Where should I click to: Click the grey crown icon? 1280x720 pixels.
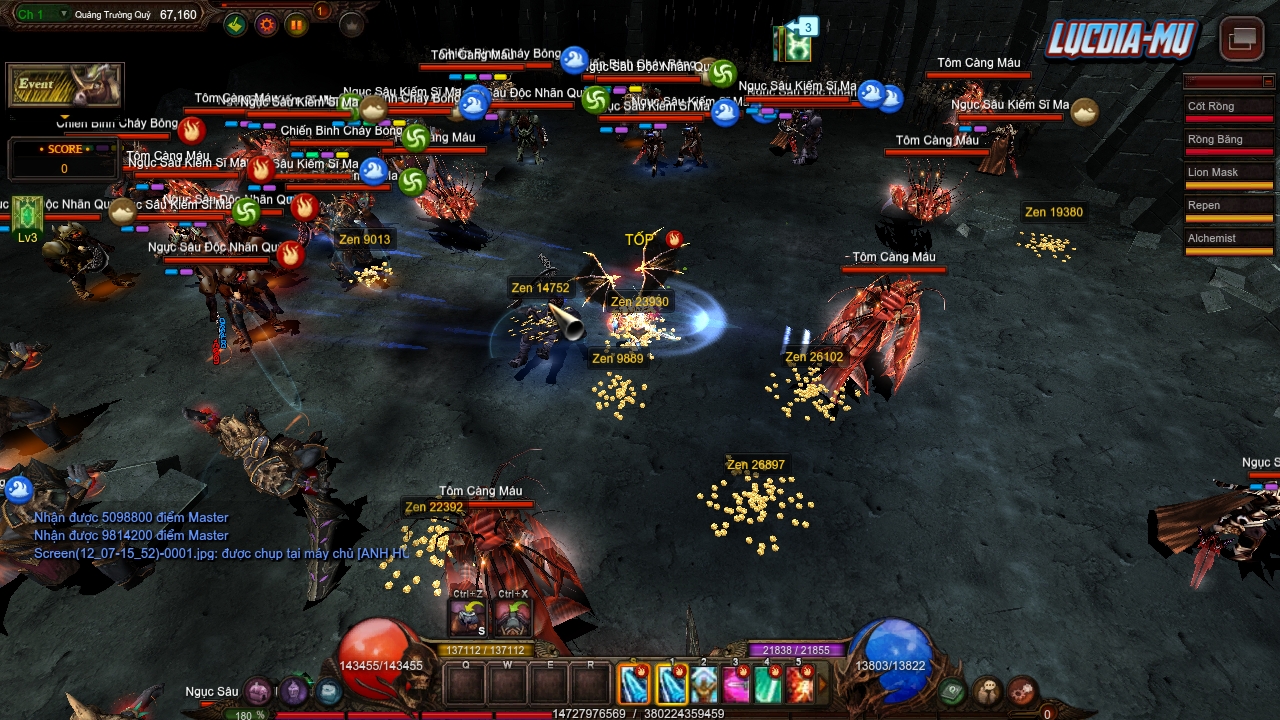click(x=352, y=25)
